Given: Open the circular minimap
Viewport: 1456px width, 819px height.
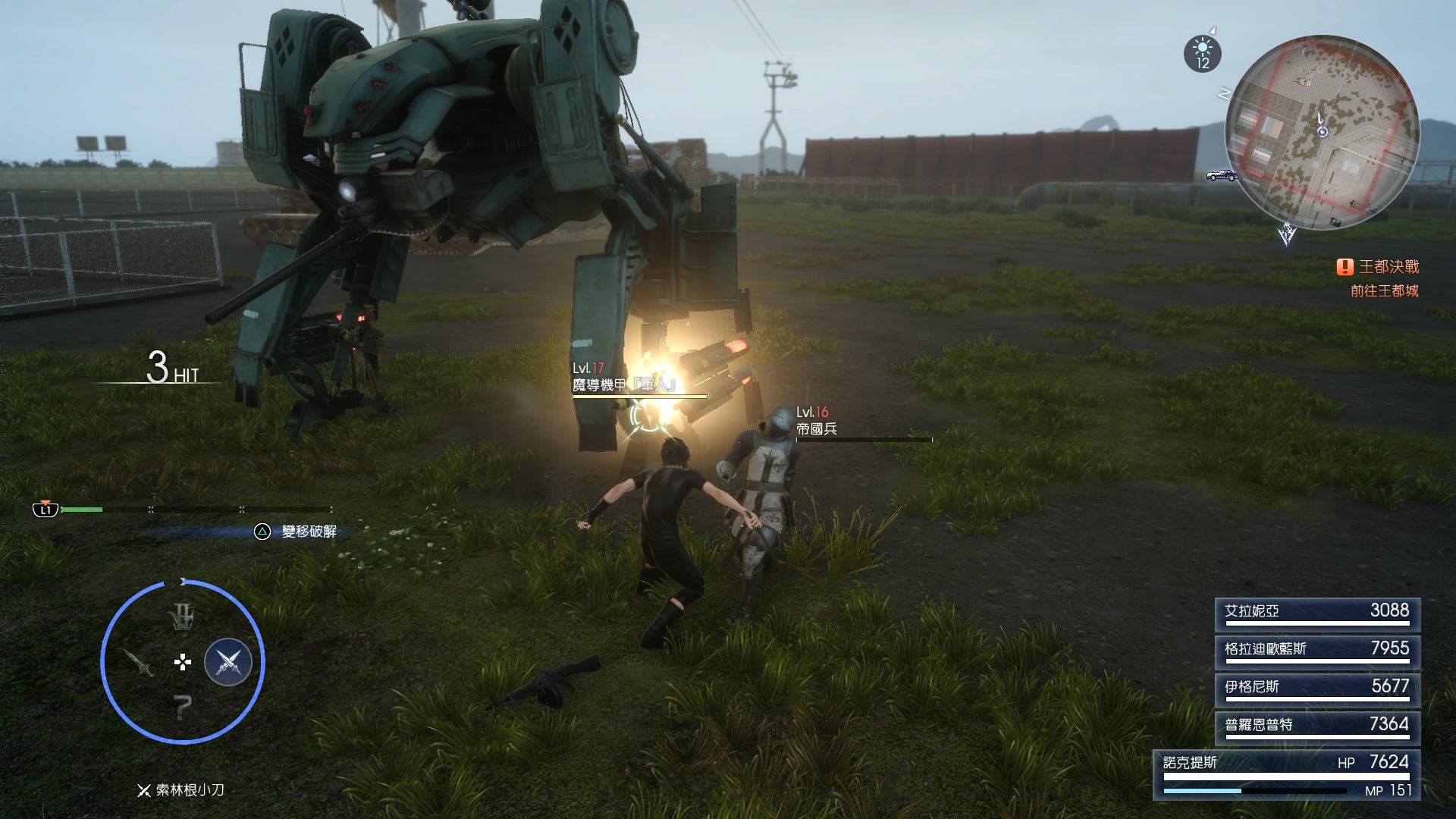Looking at the screenshot, I should click(x=1321, y=132).
